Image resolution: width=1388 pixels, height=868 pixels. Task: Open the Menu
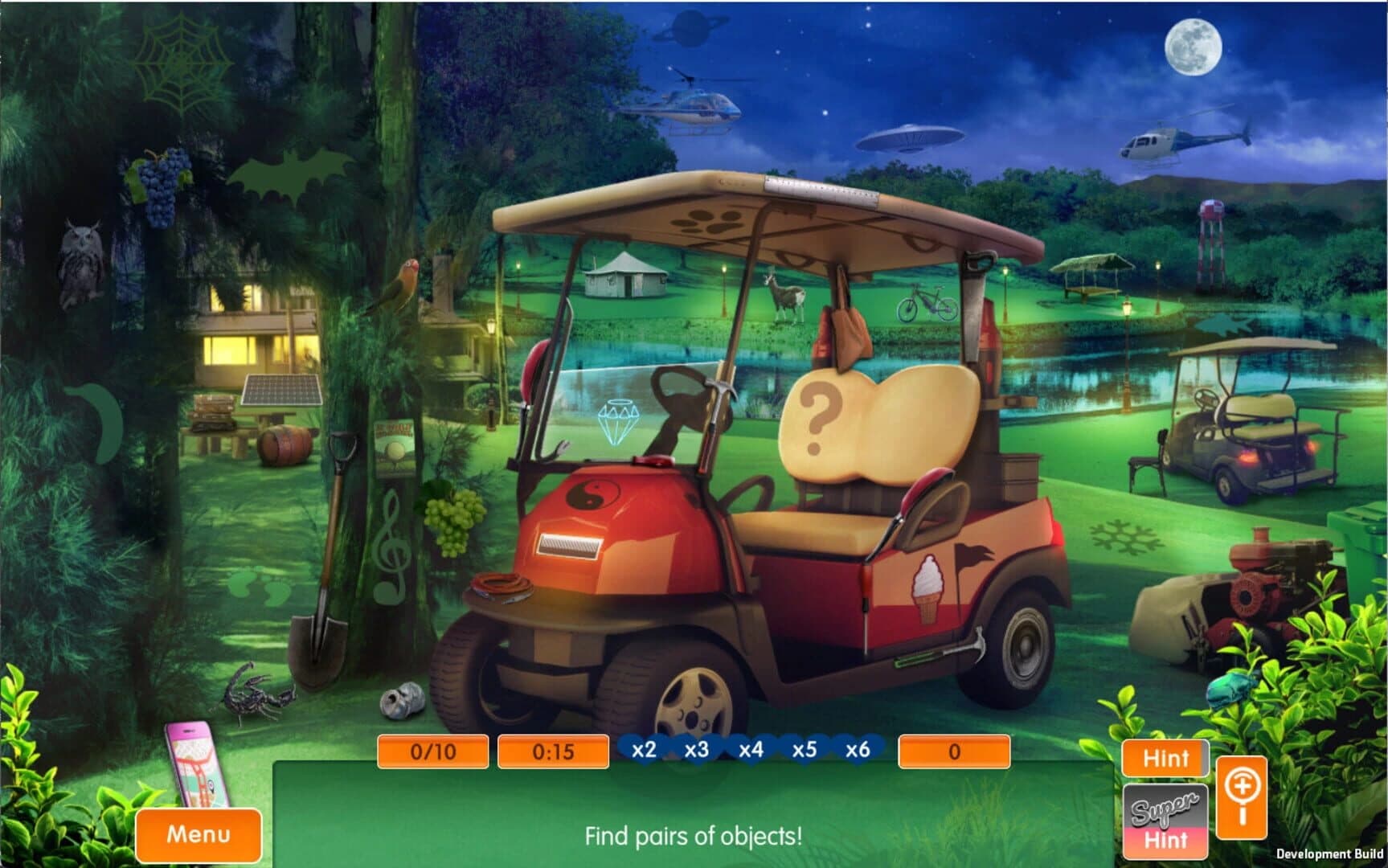pyautogui.click(x=199, y=836)
